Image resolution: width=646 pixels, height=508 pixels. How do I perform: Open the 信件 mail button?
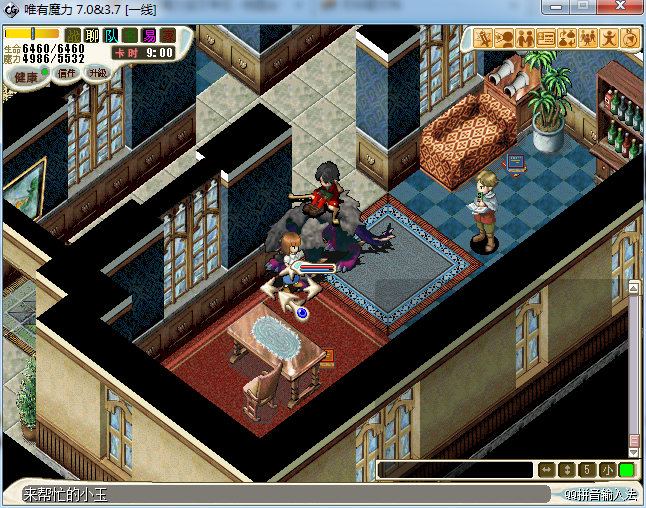[67, 73]
